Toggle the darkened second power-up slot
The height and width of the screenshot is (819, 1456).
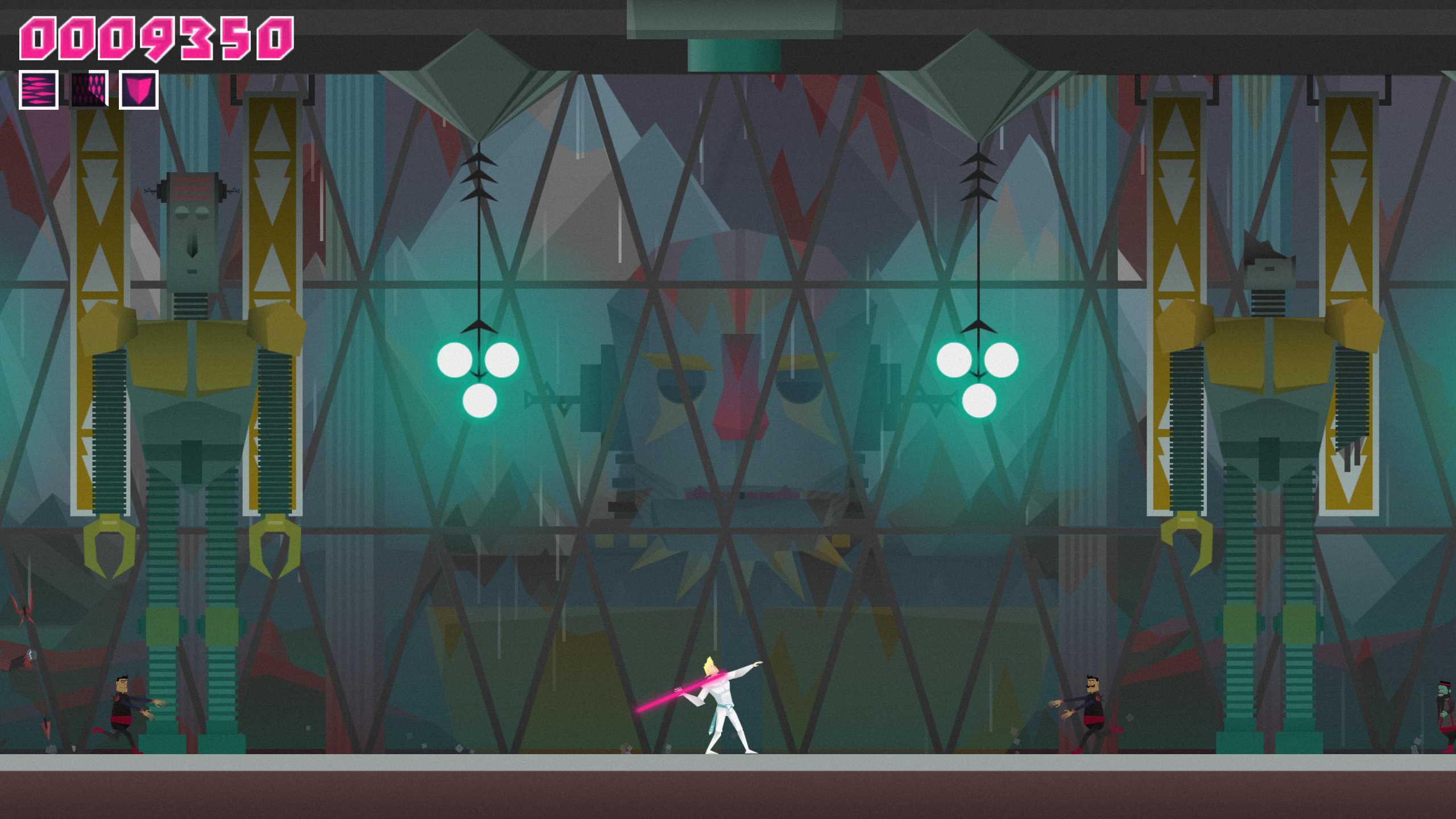point(89,90)
